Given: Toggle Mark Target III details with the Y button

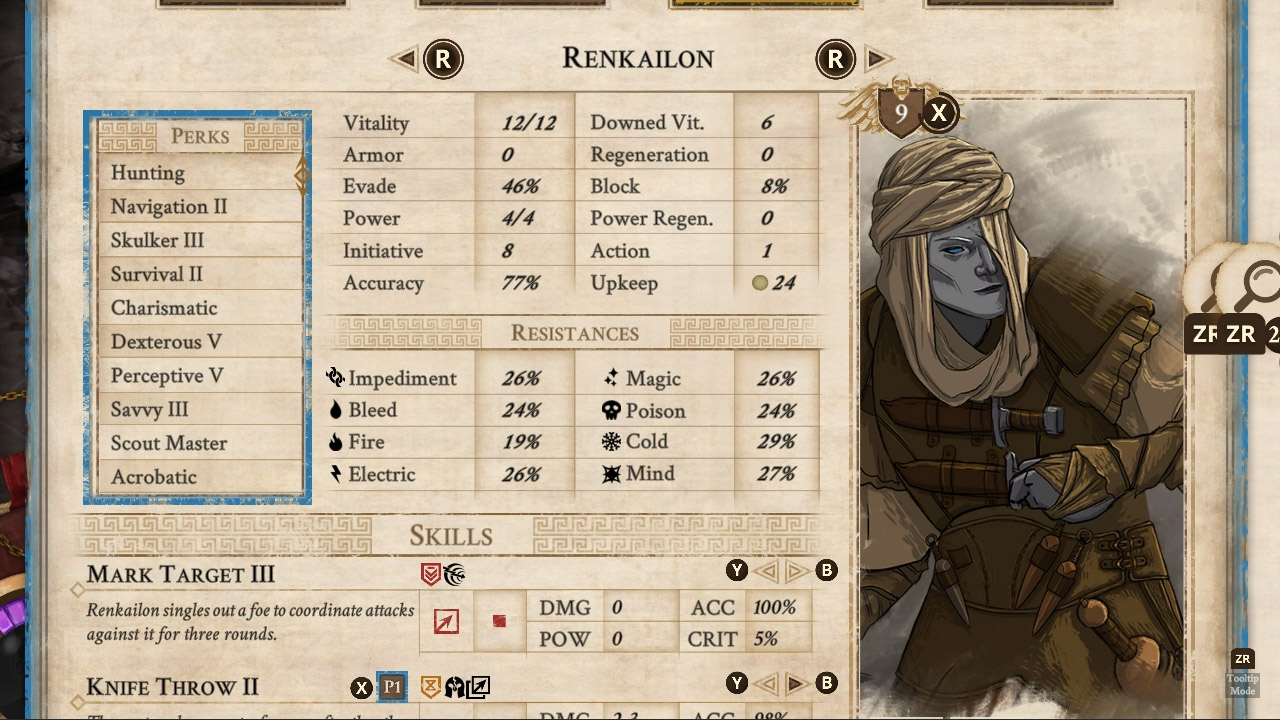Looking at the screenshot, I should pos(737,570).
